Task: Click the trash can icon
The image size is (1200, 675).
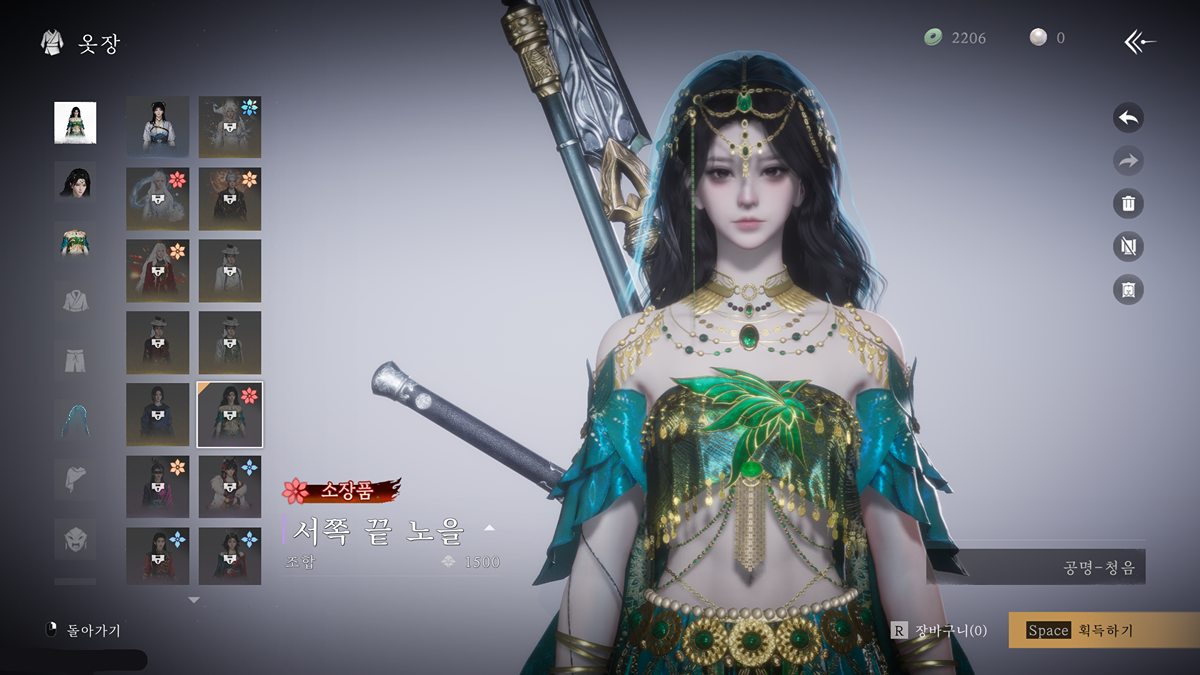Action: 1128,204
